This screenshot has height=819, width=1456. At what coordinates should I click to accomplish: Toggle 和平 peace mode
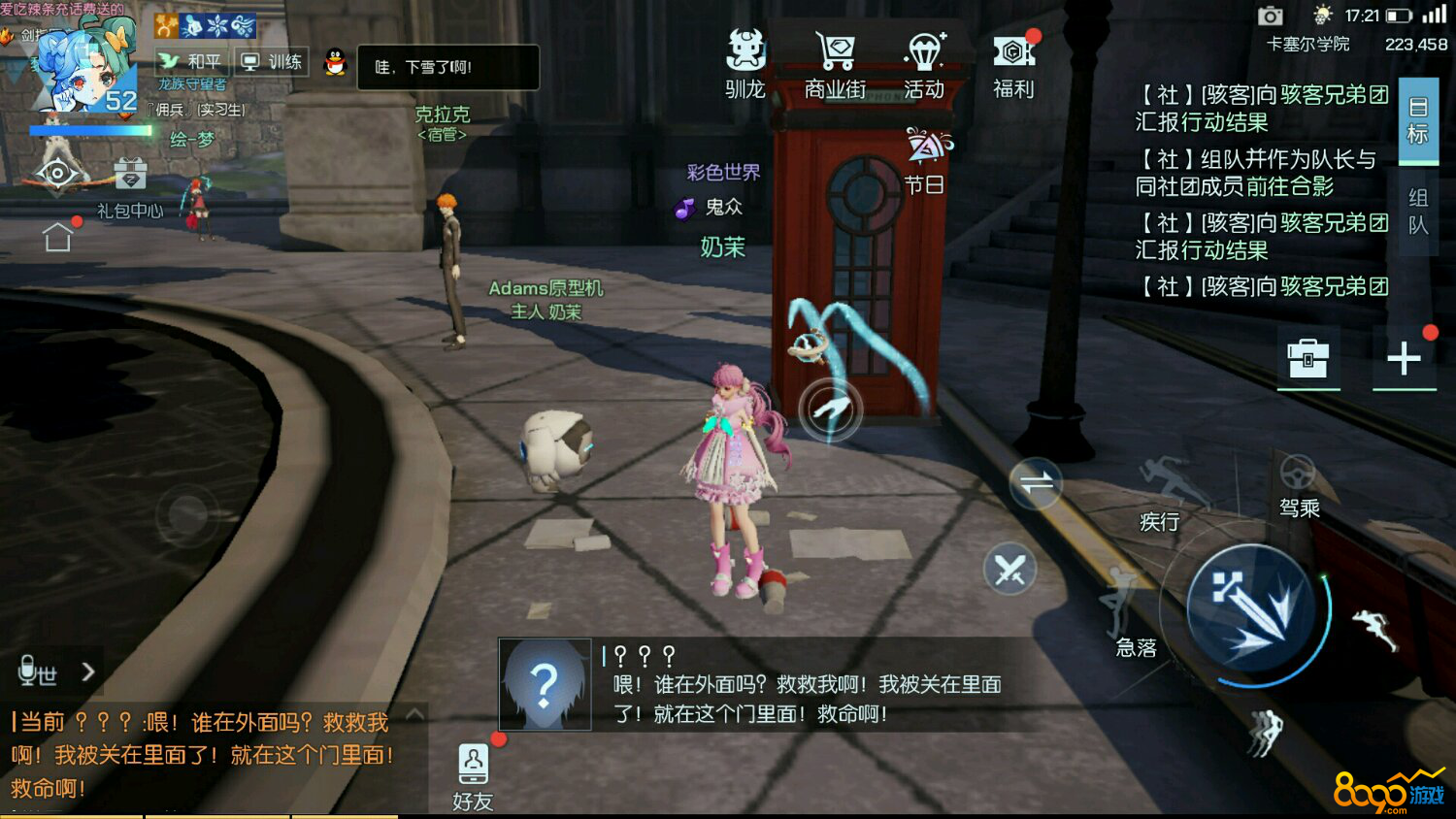pyautogui.click(x=190, y=61)
